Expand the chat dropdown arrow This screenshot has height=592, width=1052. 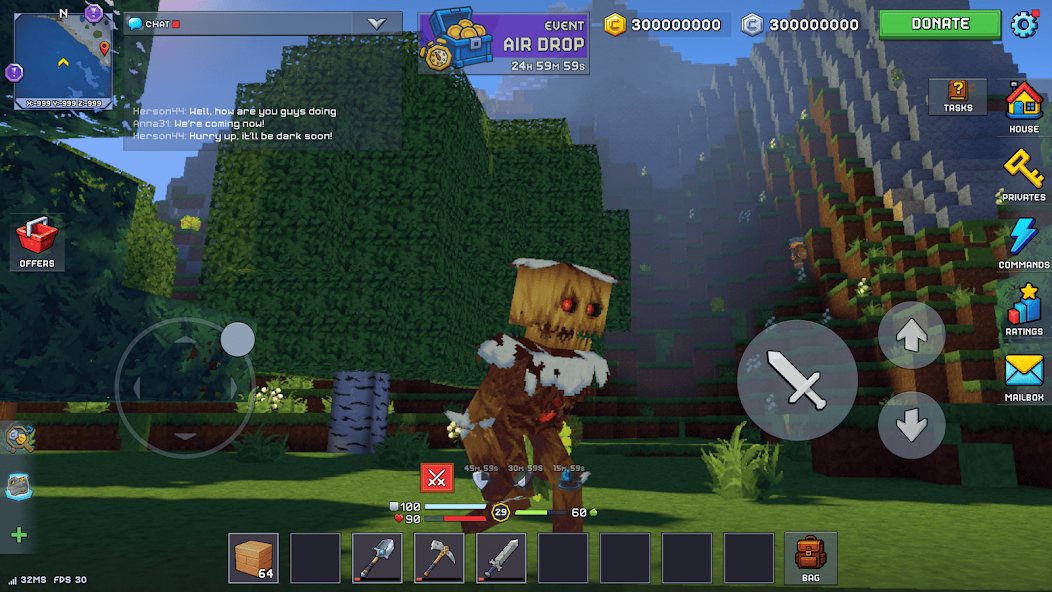[377, 23]
